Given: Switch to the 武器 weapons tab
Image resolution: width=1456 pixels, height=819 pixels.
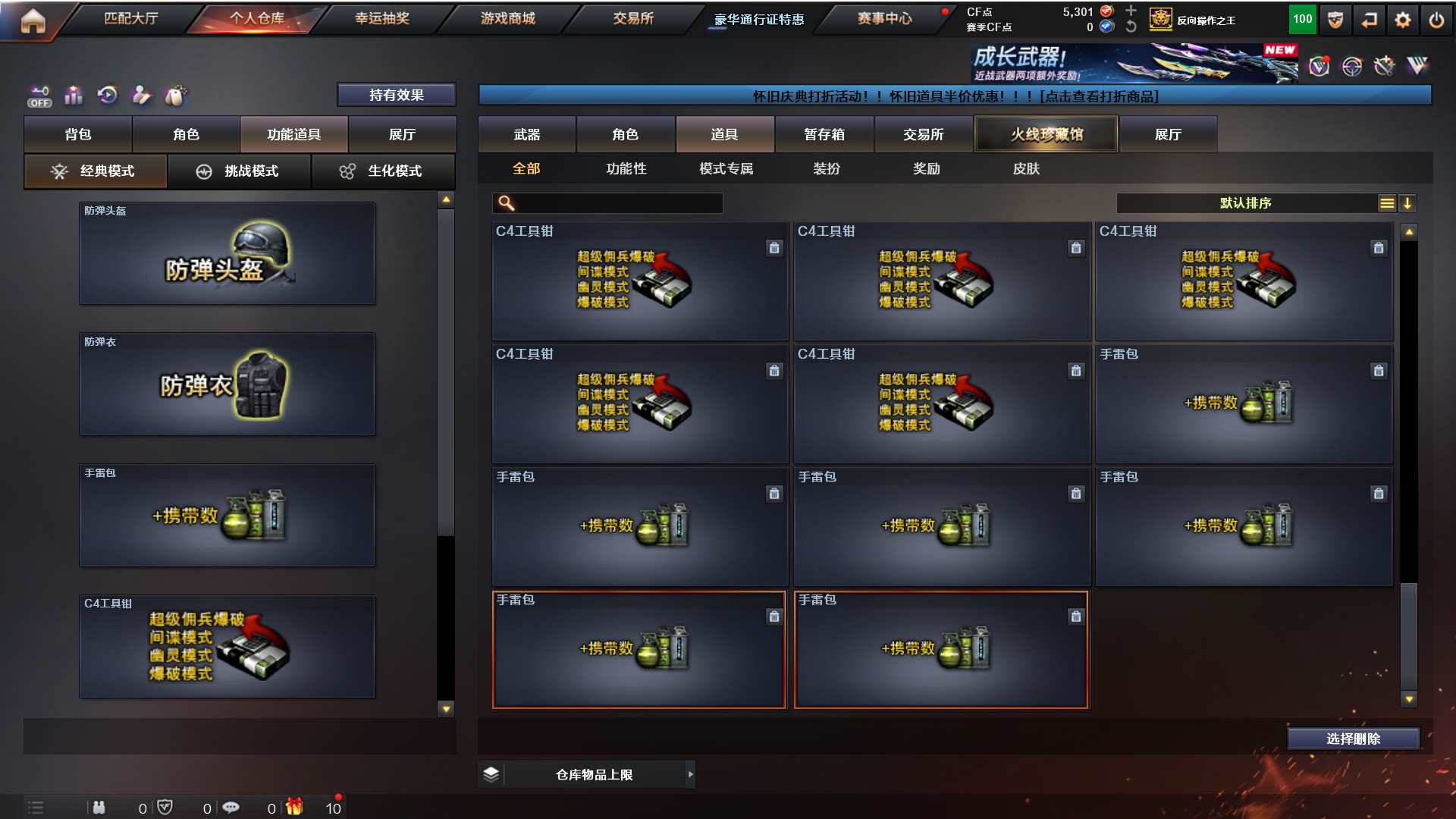Looking at the screenshot, I should coord(527,134).
